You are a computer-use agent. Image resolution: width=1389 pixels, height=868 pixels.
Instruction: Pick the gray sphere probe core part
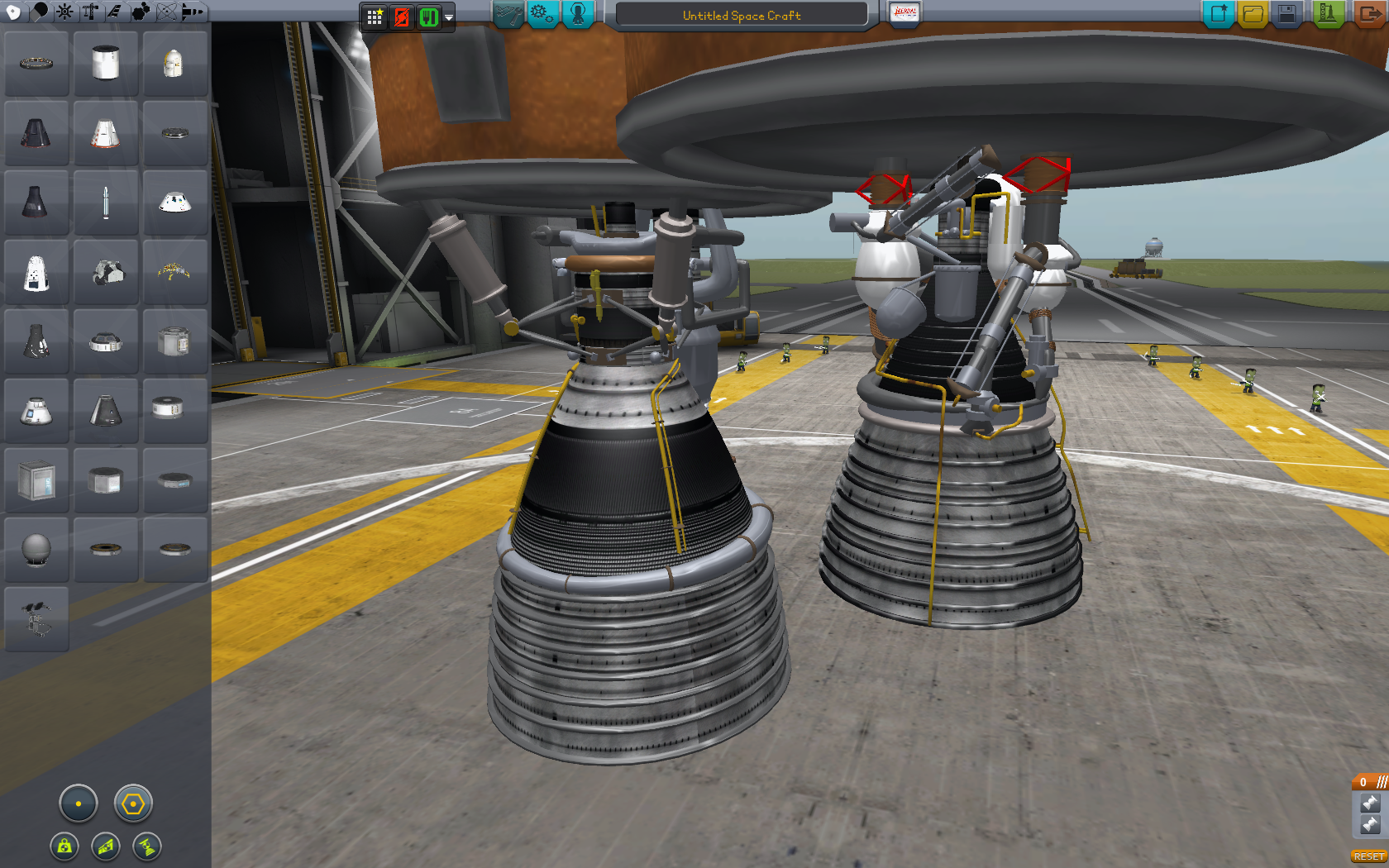pos(36,549)
